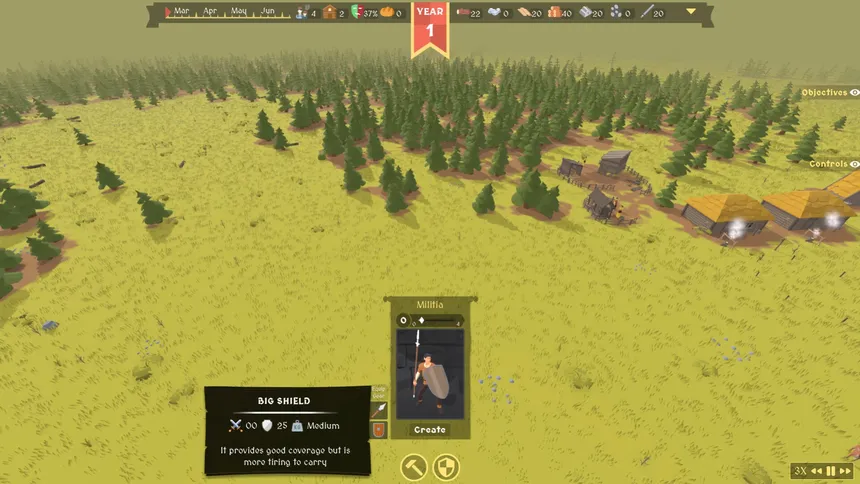Screen dimensions: 860x484
Task: Adjust the Militia unit count slider
Action: coord(421,321)
